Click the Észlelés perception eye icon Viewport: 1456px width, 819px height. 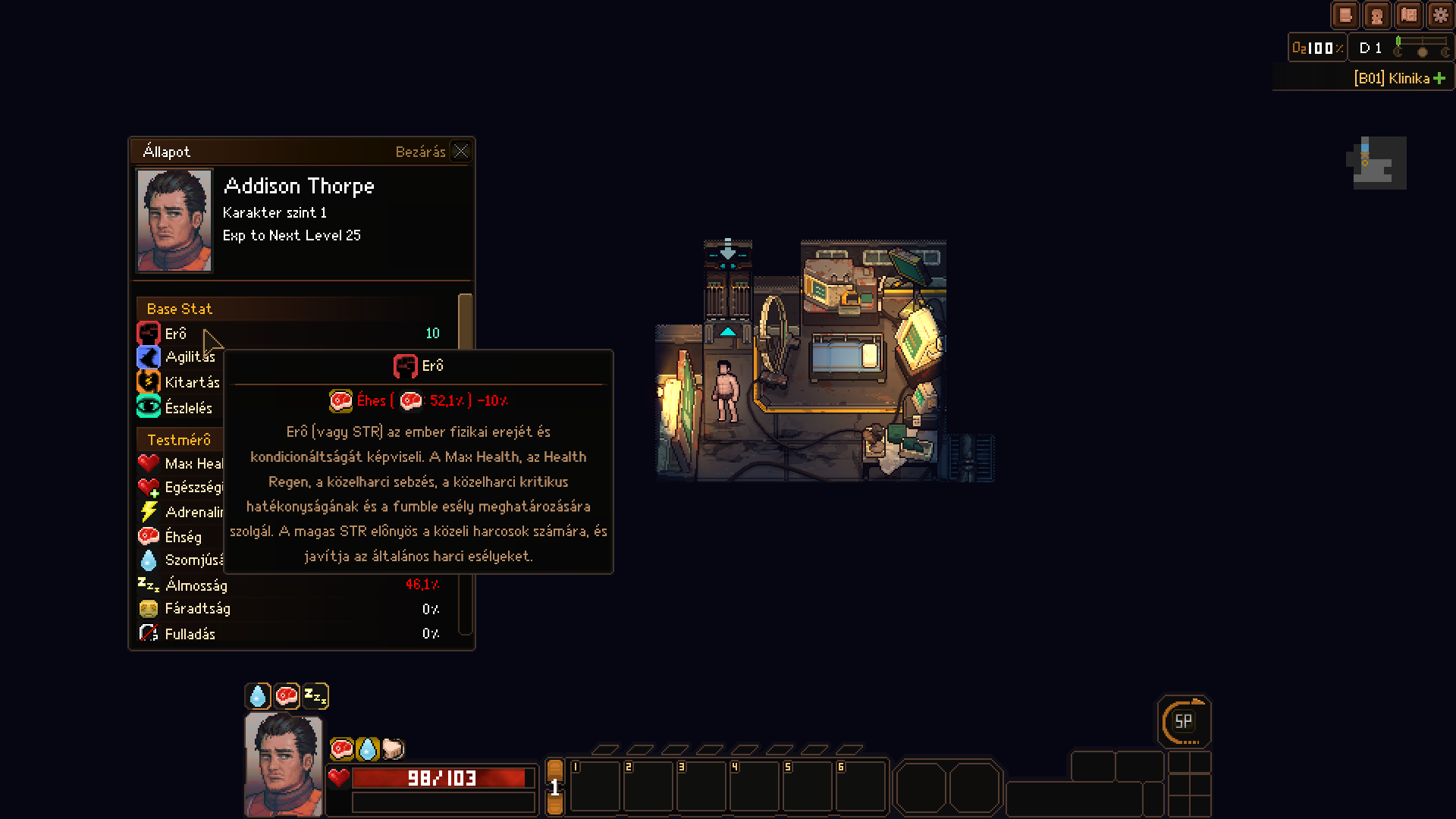tap(149, 407)
